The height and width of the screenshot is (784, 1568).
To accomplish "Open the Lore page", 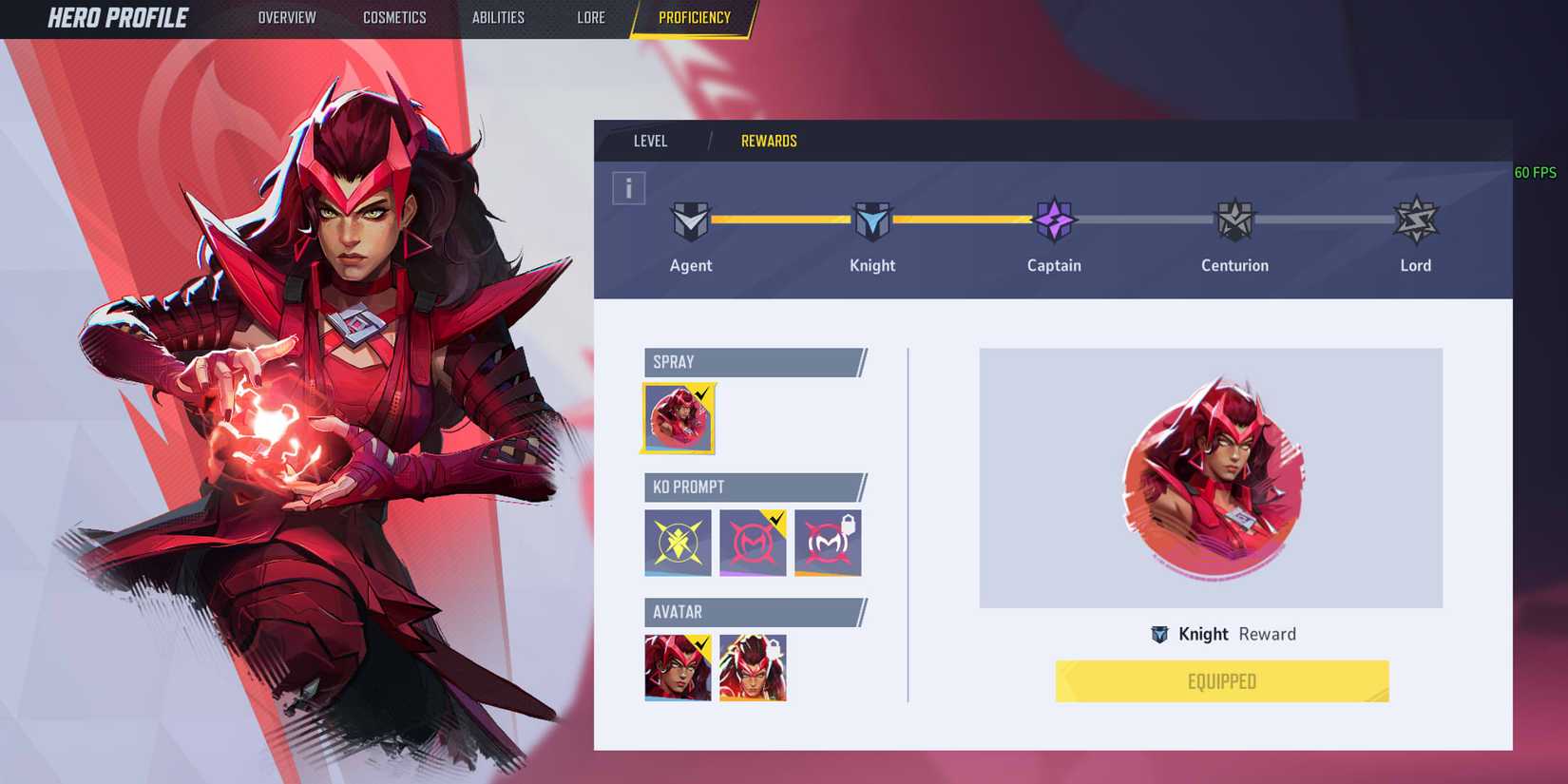I will pos(590,17).
